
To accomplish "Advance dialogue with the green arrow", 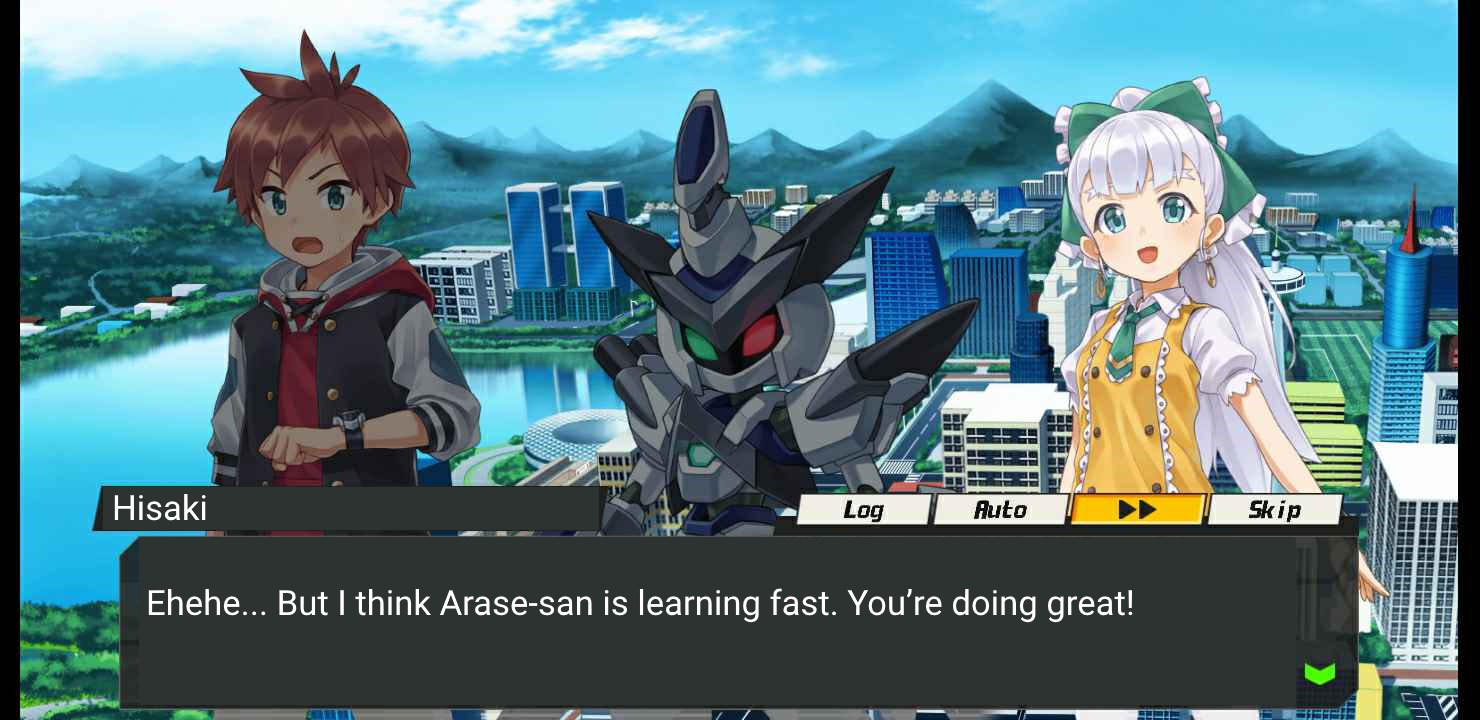I will 1320,673.
